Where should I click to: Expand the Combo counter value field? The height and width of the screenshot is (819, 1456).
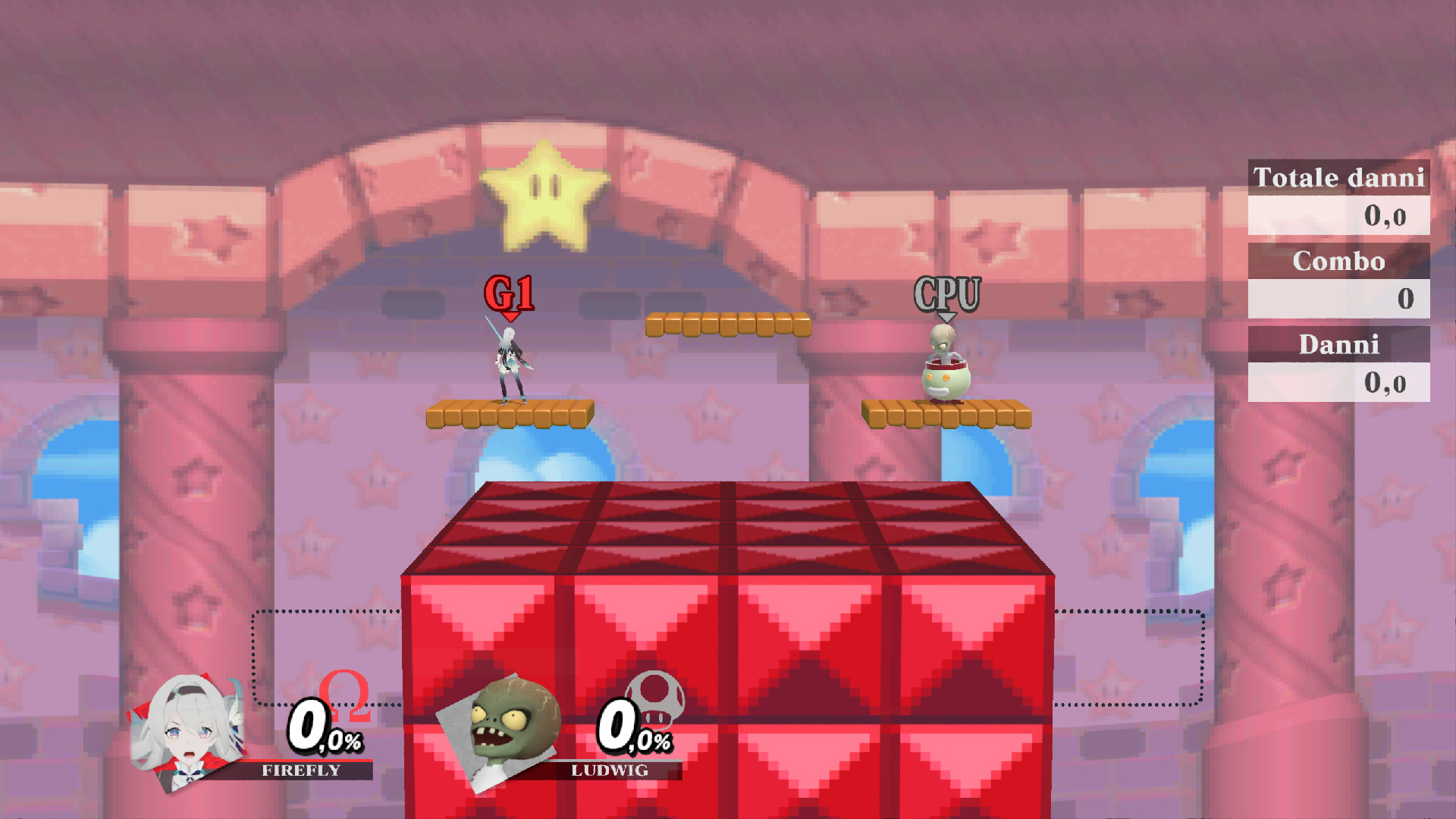click(1338, 300)
